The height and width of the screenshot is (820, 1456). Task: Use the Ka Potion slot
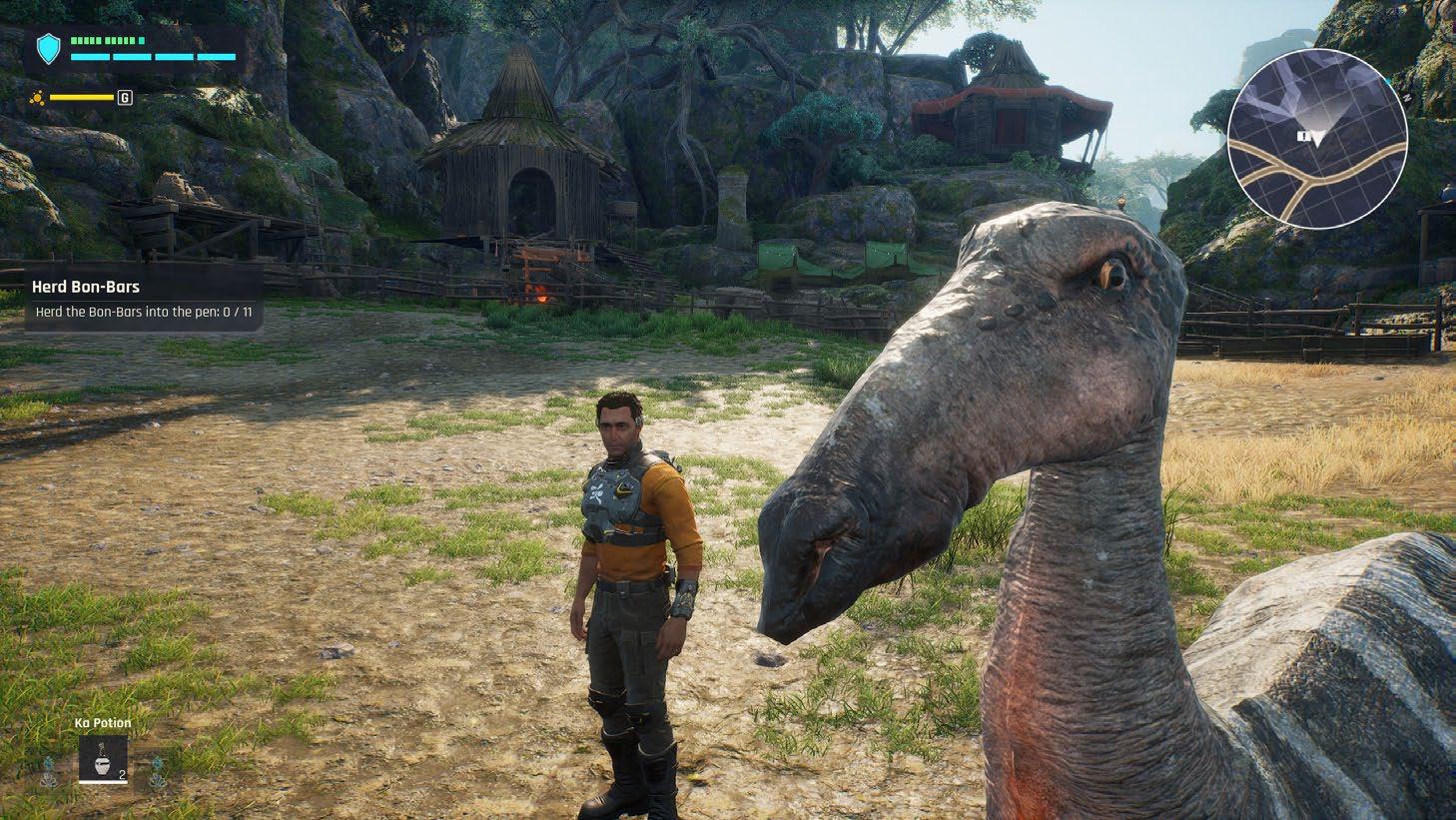coord(104,759)
